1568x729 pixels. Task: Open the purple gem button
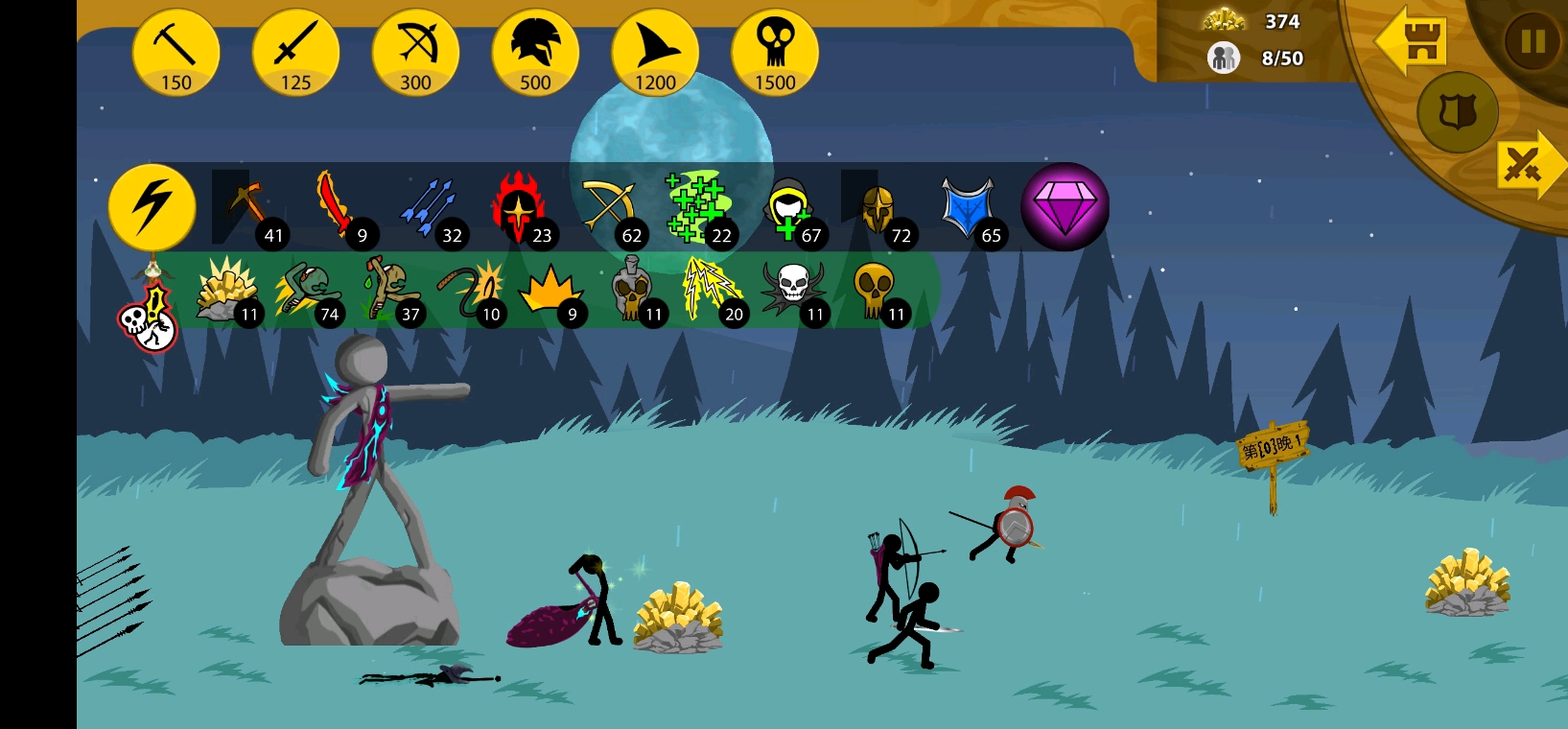(x=1065, y=206)
